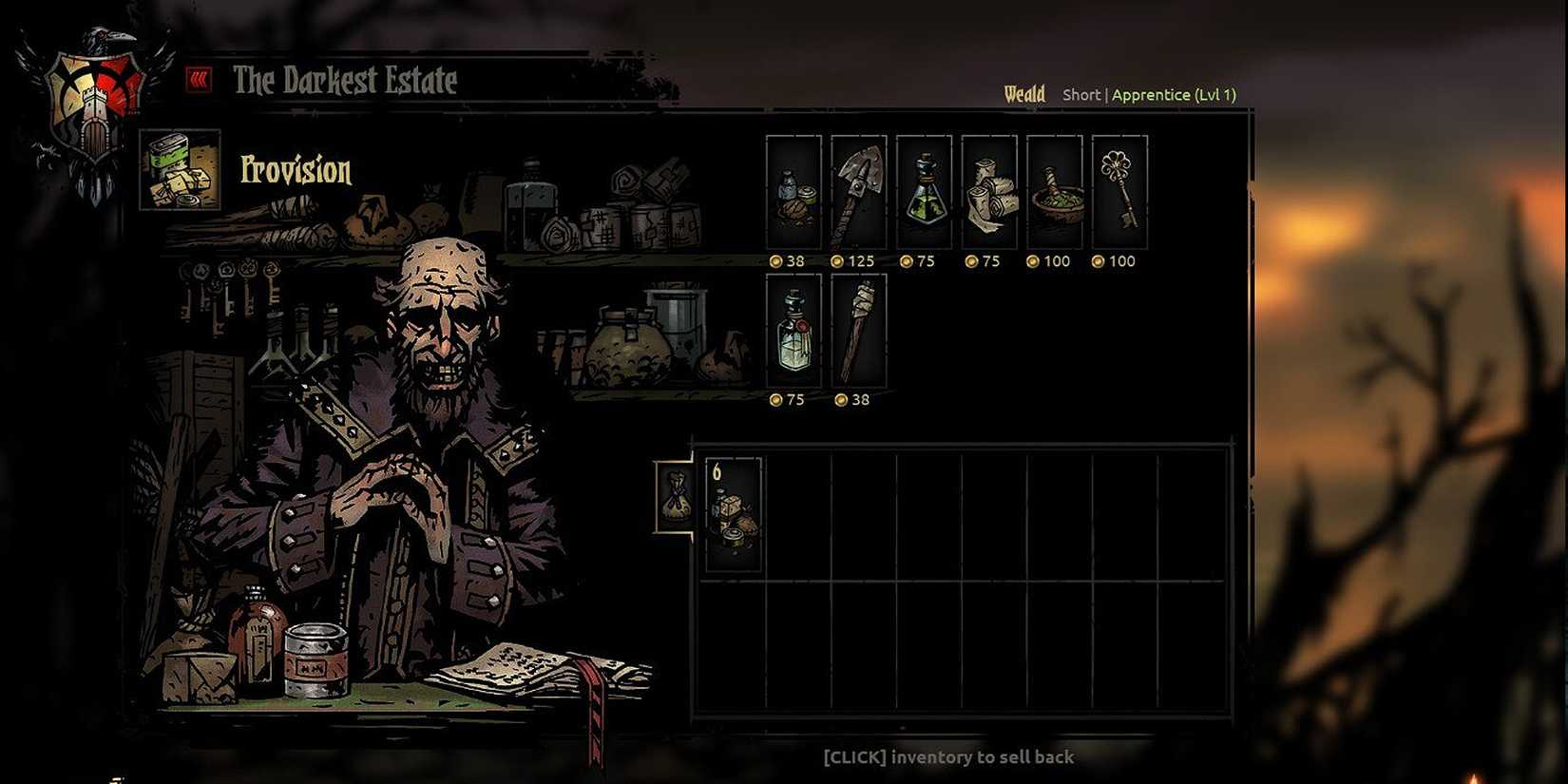Buy a Torch for 38 gold
1568x784 pixels.
pyautogui.click(x=858, y=333)
